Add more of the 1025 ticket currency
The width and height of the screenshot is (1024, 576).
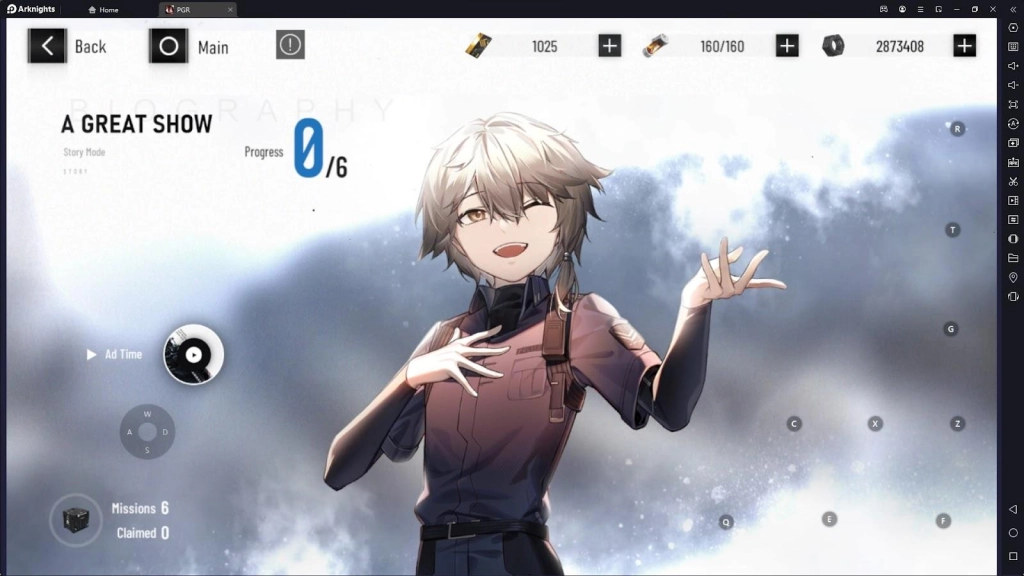pos(609,46)
